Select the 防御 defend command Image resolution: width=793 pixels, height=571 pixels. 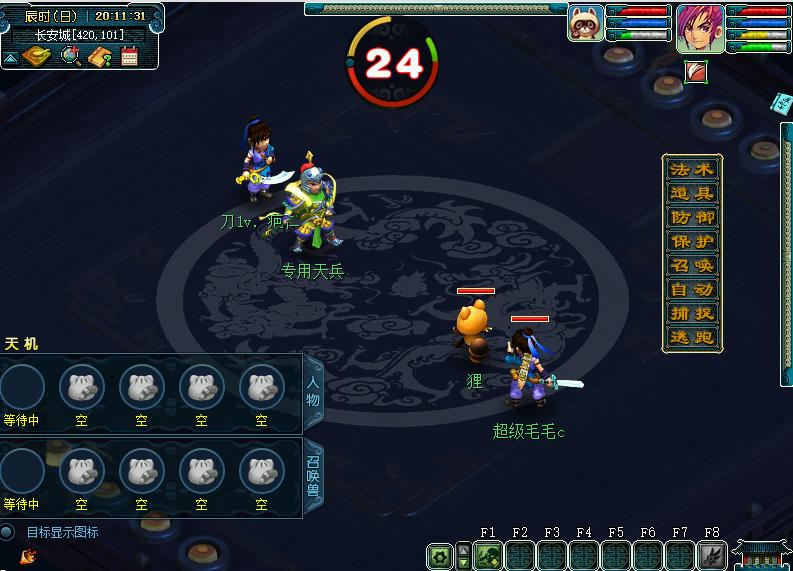pyautogui.click(x=692, y=218)
